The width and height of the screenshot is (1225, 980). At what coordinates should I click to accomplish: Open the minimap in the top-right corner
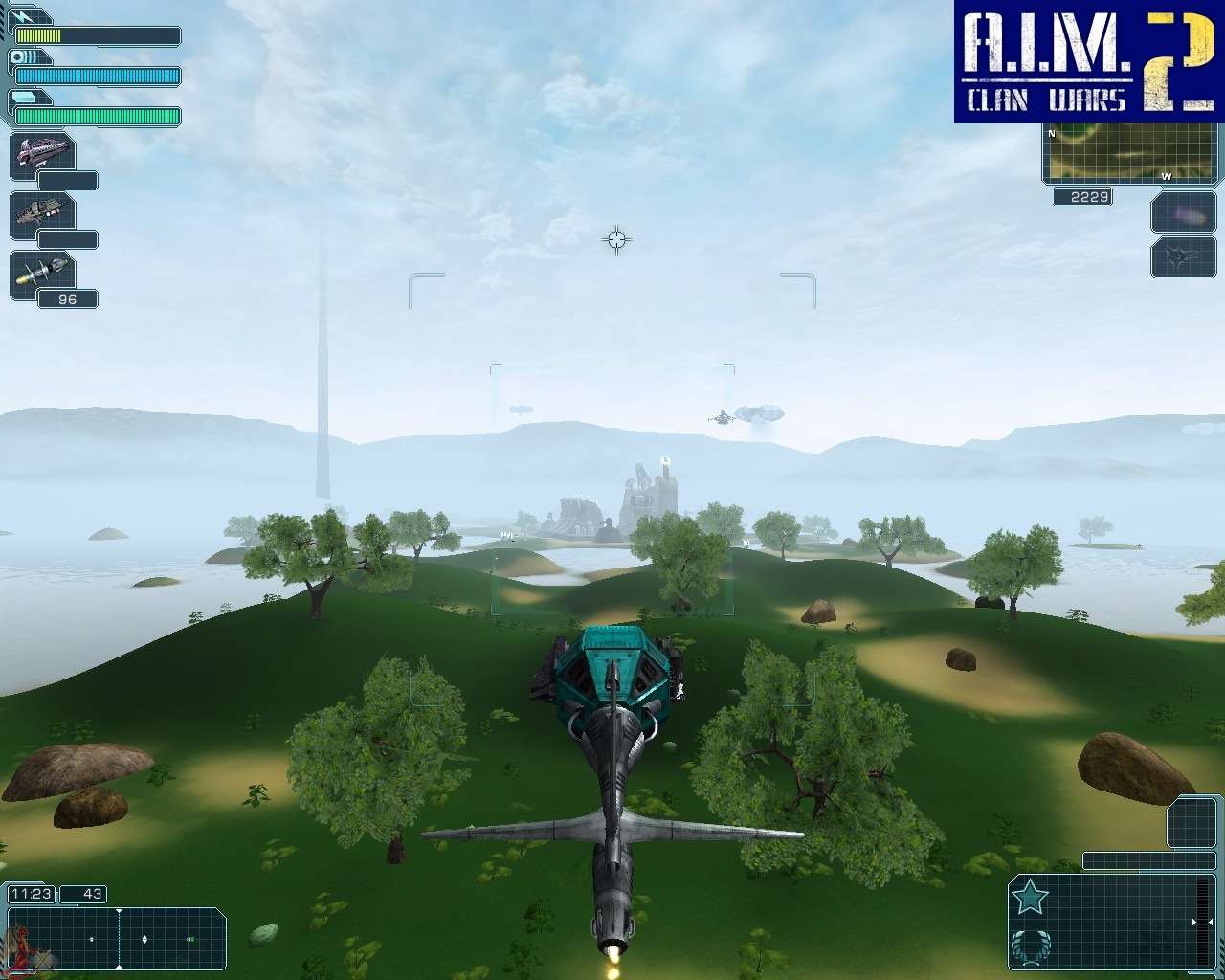point(1133,153)
